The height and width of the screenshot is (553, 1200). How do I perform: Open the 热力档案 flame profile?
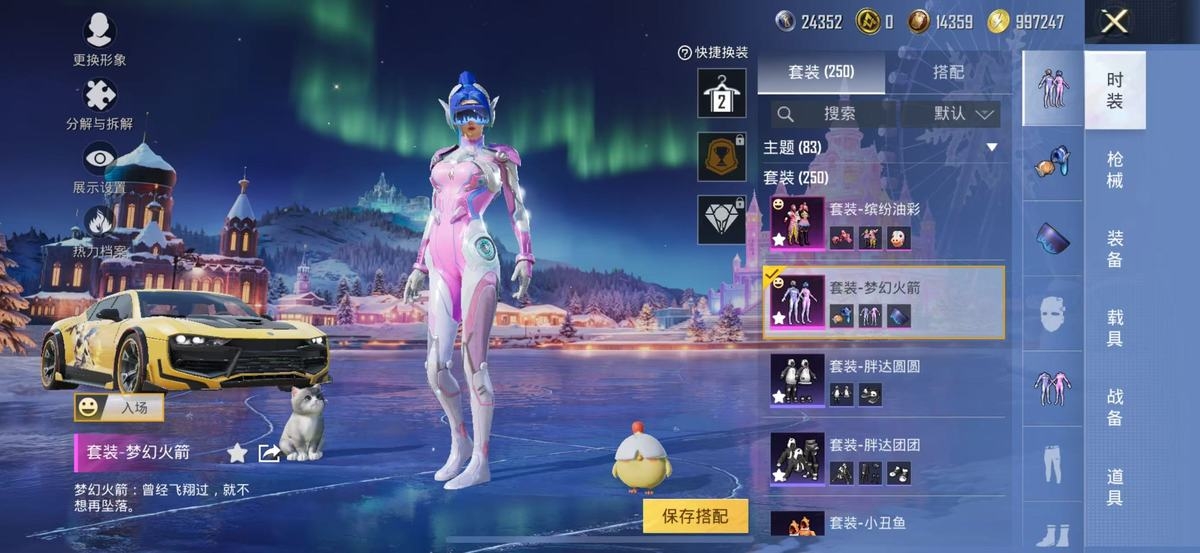[x=99, y=232]
